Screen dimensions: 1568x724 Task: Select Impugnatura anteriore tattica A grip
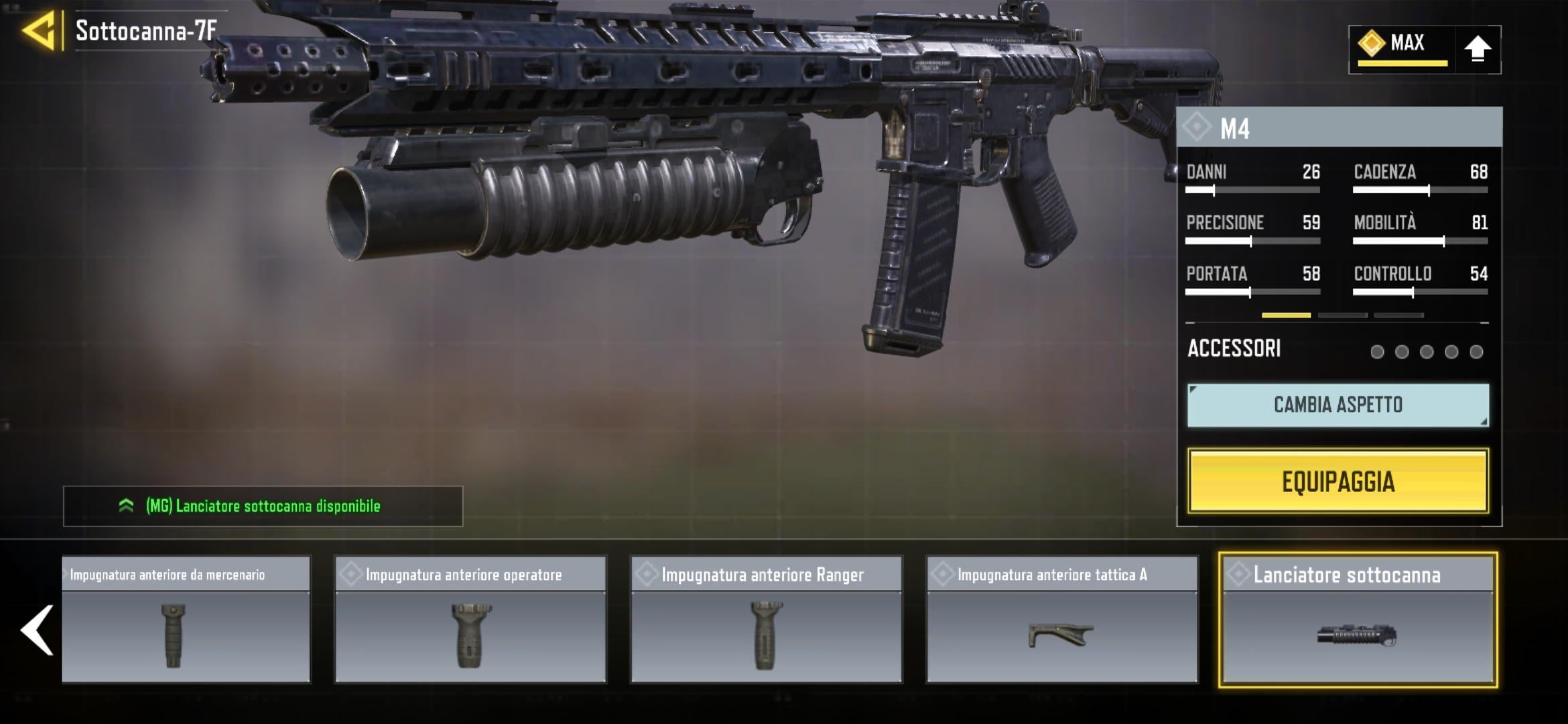[1061, 619]
